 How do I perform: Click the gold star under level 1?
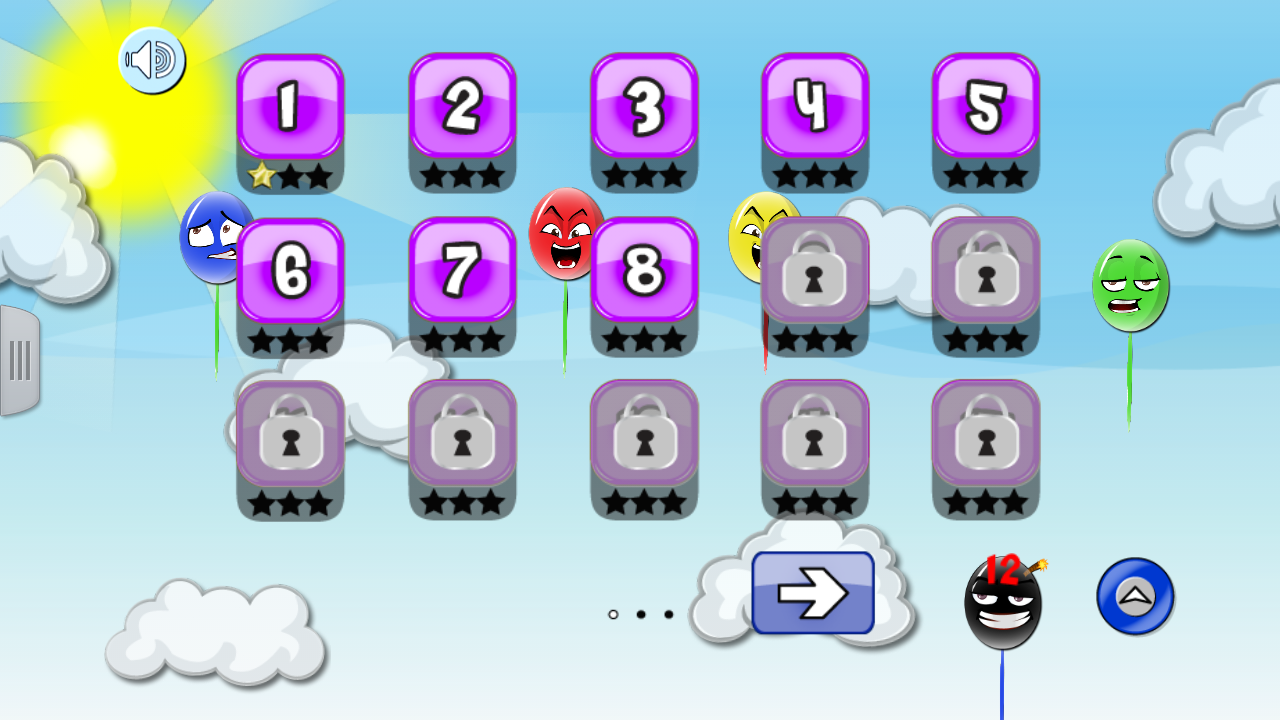coord(262,176)
